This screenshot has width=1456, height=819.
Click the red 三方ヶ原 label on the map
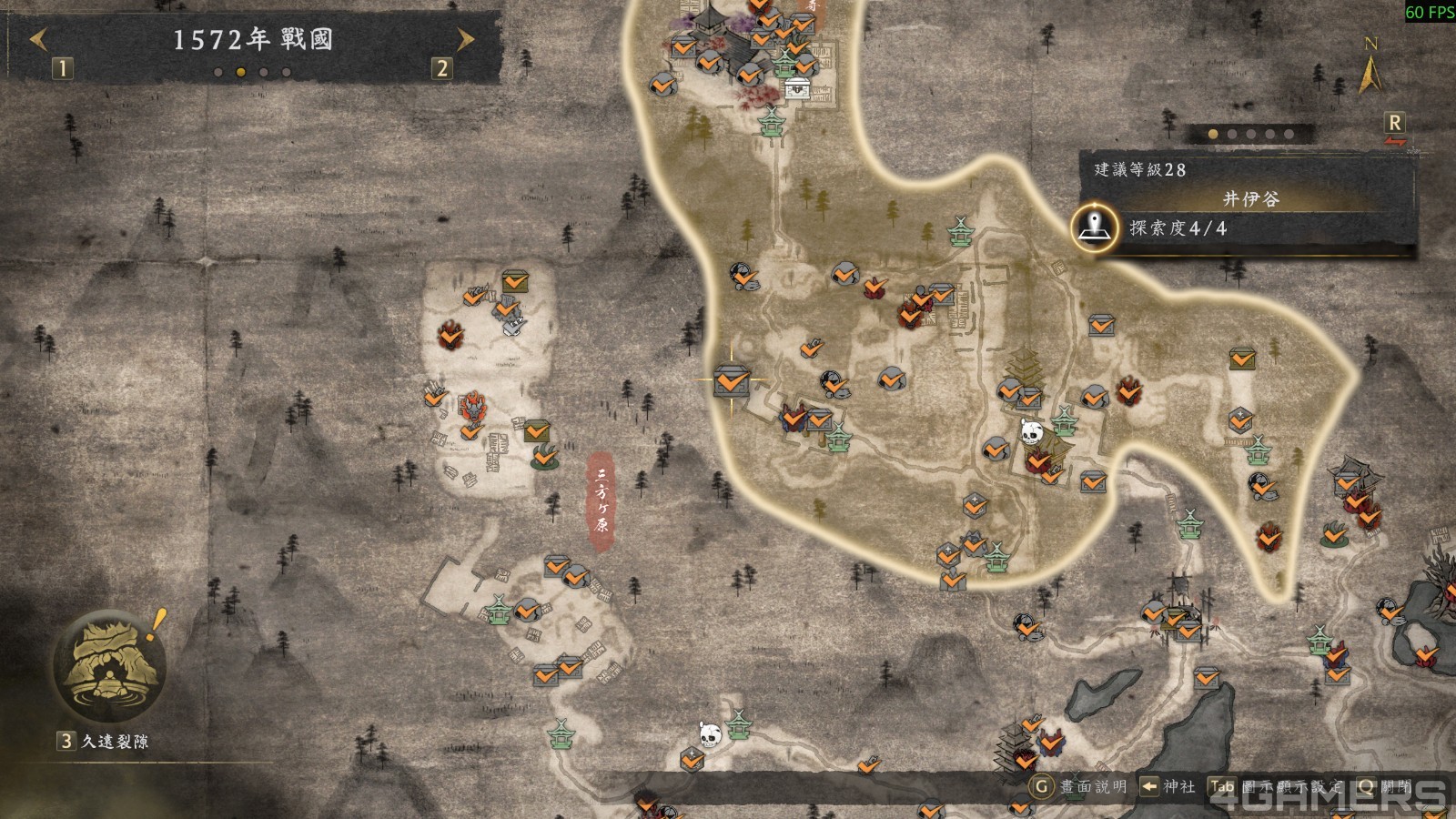(x=602, y=496)
